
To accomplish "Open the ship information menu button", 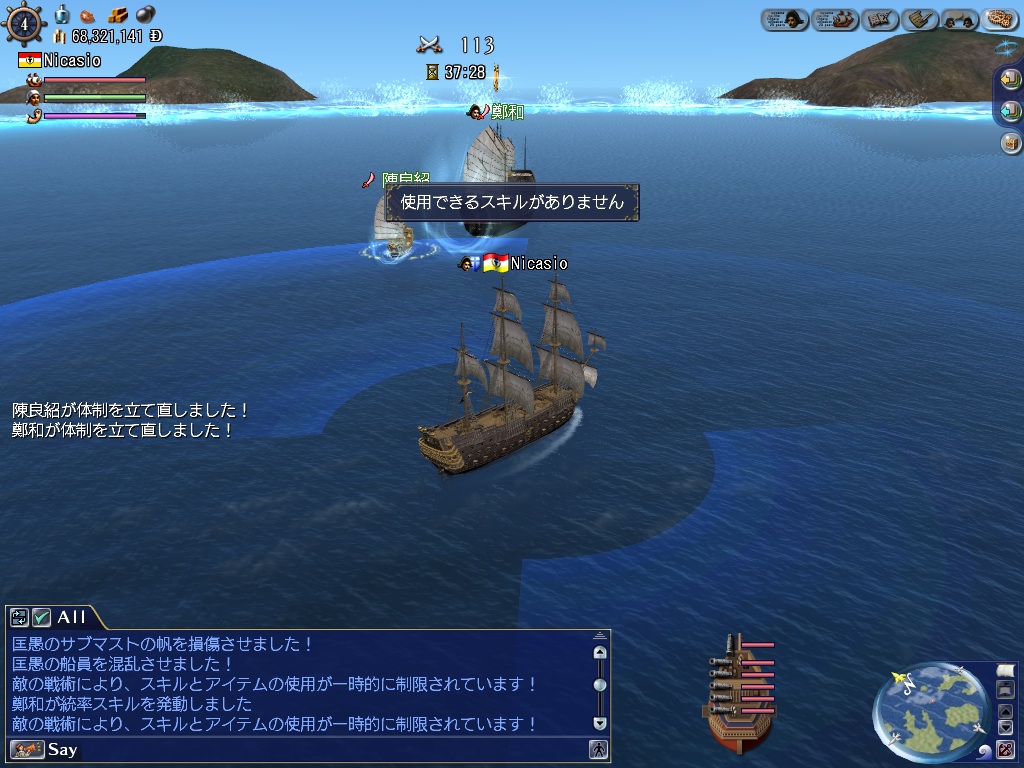I will [835, 19].
